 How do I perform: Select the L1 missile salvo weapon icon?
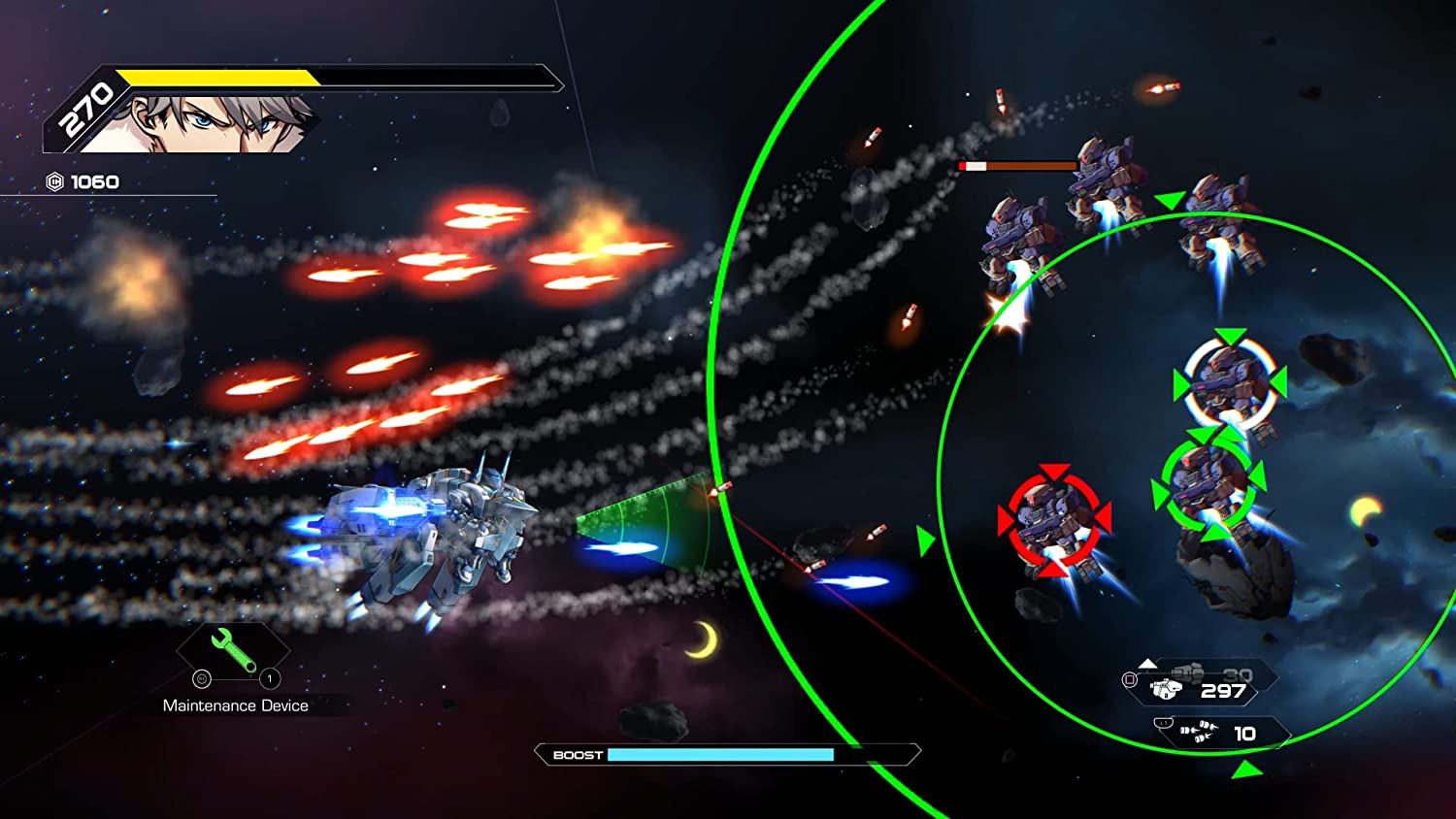click(x=1202, y=731)
